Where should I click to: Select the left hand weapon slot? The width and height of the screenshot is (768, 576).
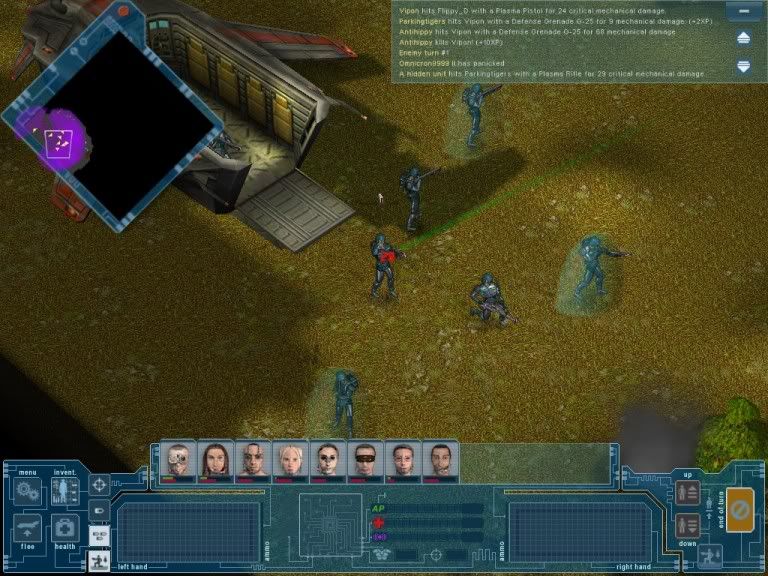[188, 529]
